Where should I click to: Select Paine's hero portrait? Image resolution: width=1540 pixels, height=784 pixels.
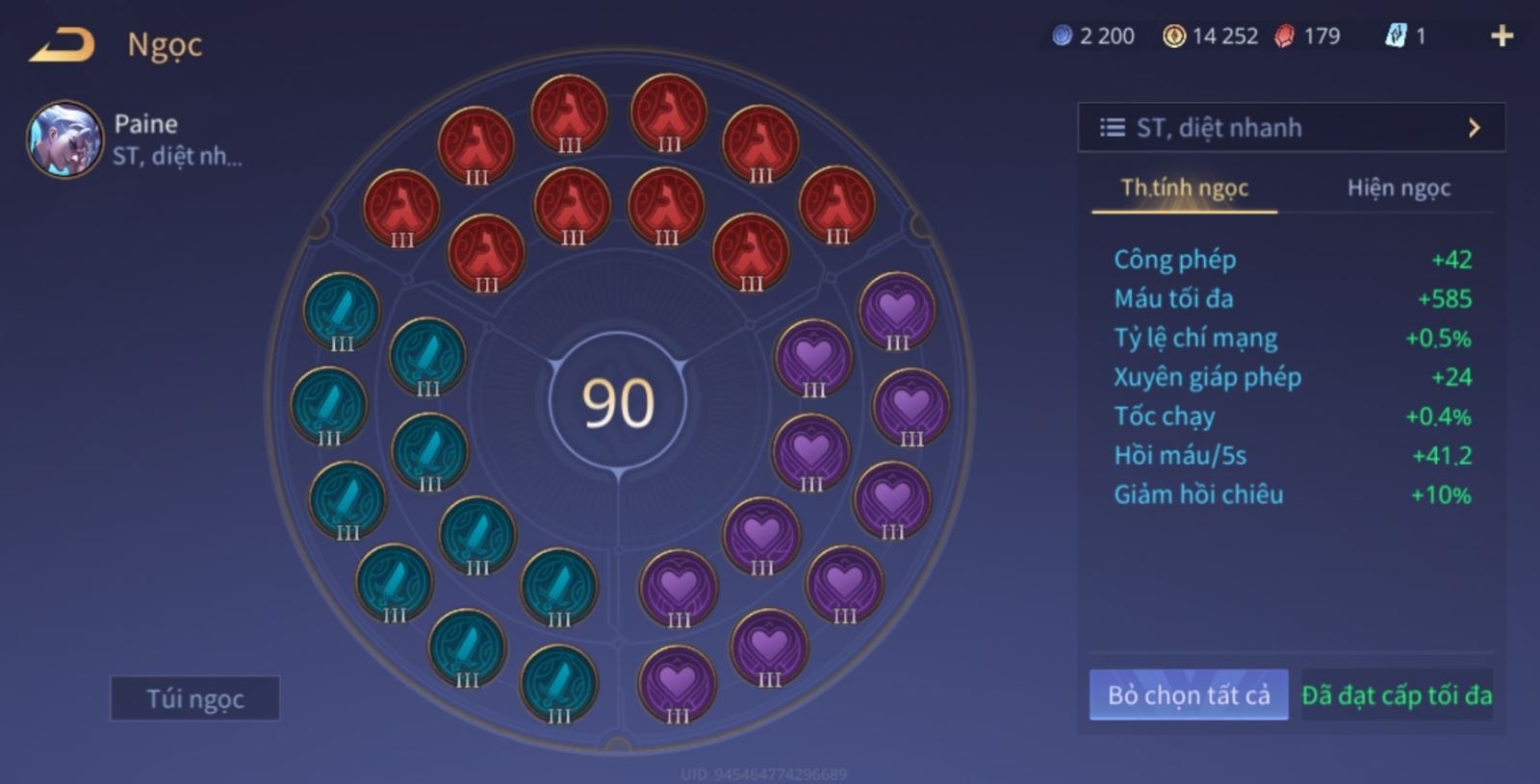[x=64, y=140]
